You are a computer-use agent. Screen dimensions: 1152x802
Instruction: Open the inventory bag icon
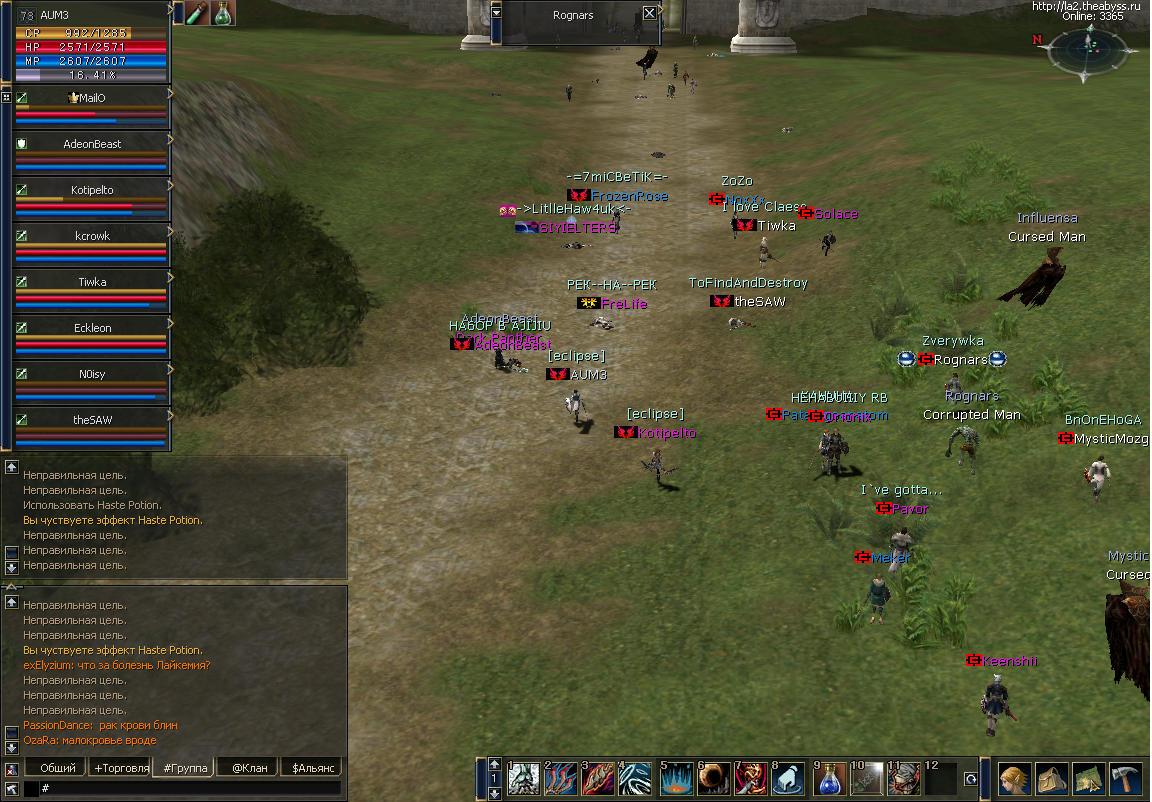tap(1052, 778)
